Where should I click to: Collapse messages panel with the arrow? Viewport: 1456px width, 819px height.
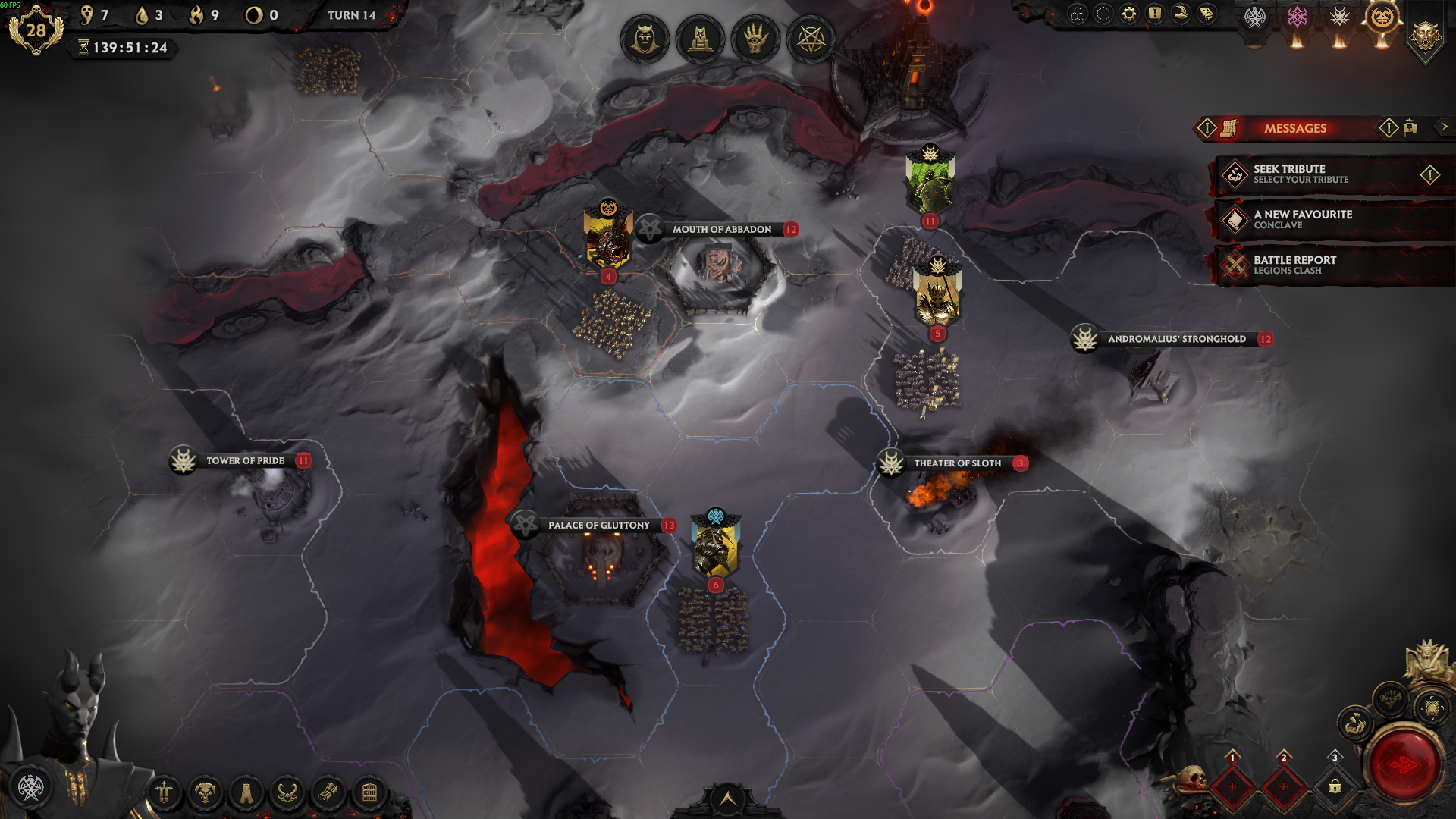click(x=1444, y=127)
